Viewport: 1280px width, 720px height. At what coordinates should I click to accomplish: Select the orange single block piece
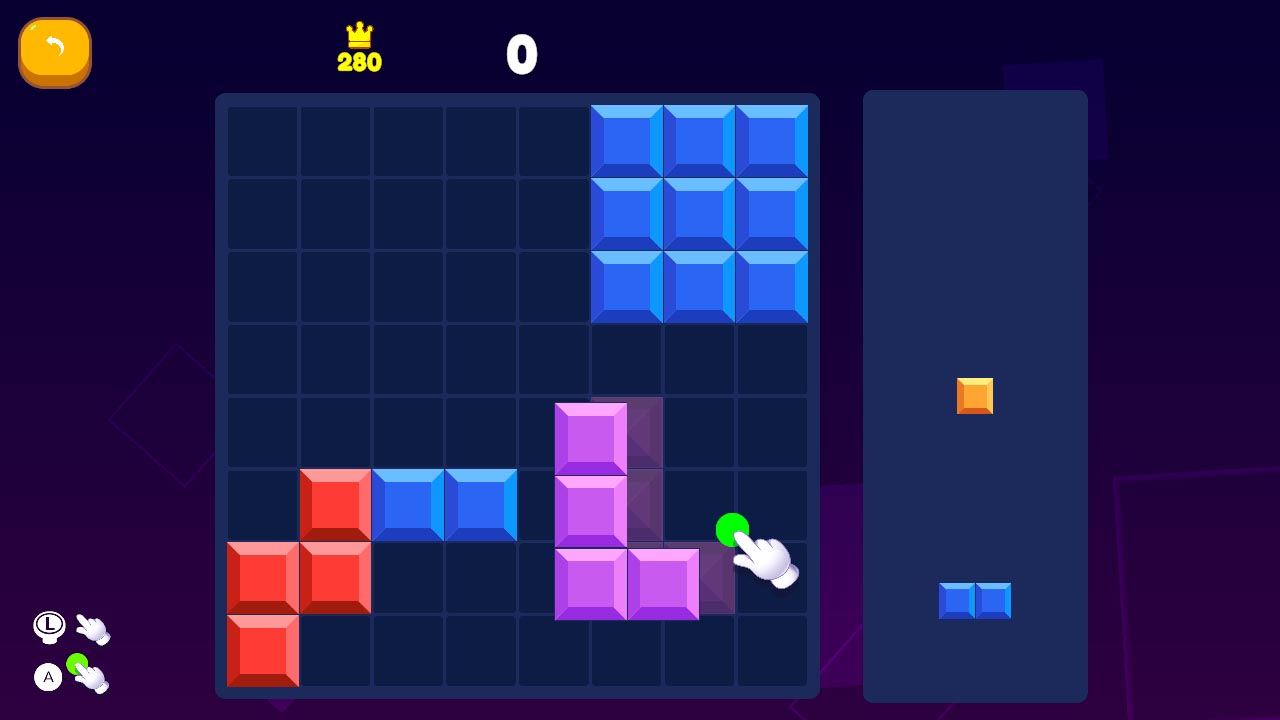(x=974, y=396)
